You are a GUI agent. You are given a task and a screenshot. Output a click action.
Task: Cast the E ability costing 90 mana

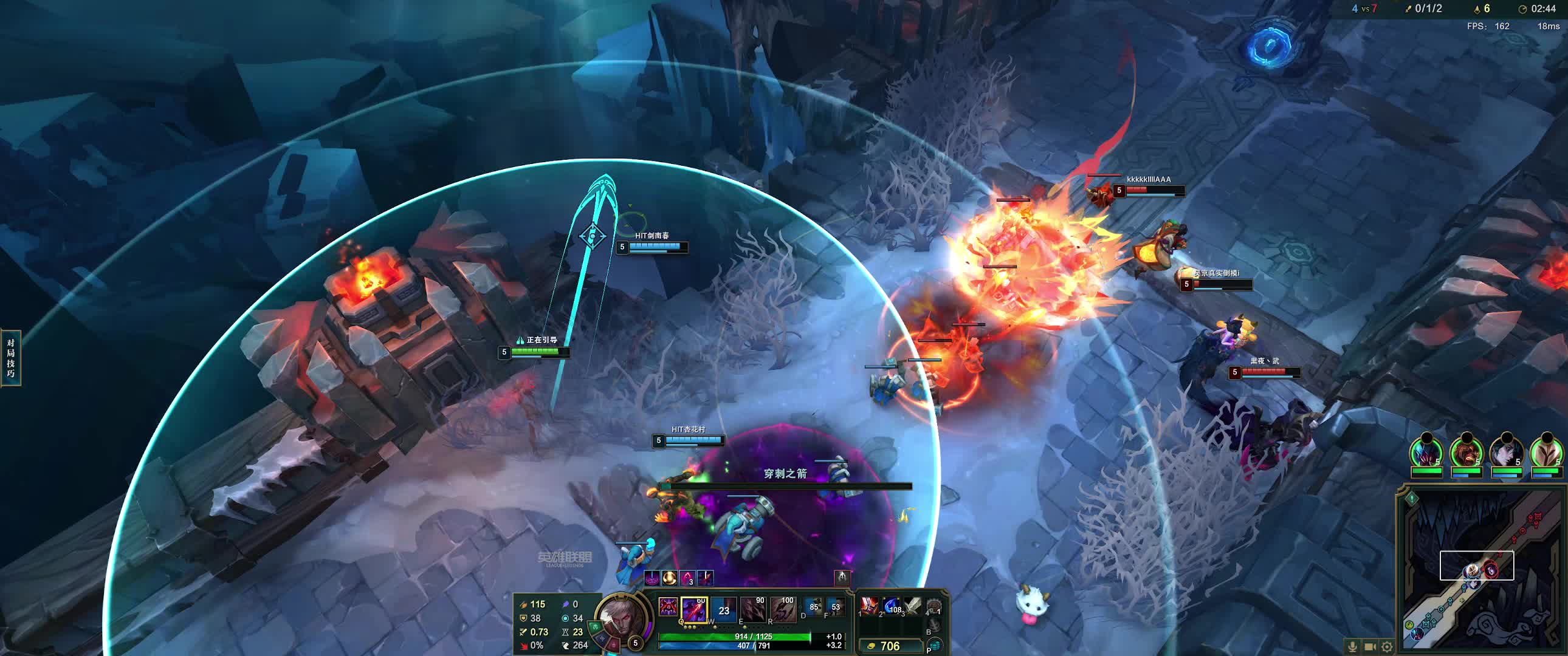click(753, 609)
